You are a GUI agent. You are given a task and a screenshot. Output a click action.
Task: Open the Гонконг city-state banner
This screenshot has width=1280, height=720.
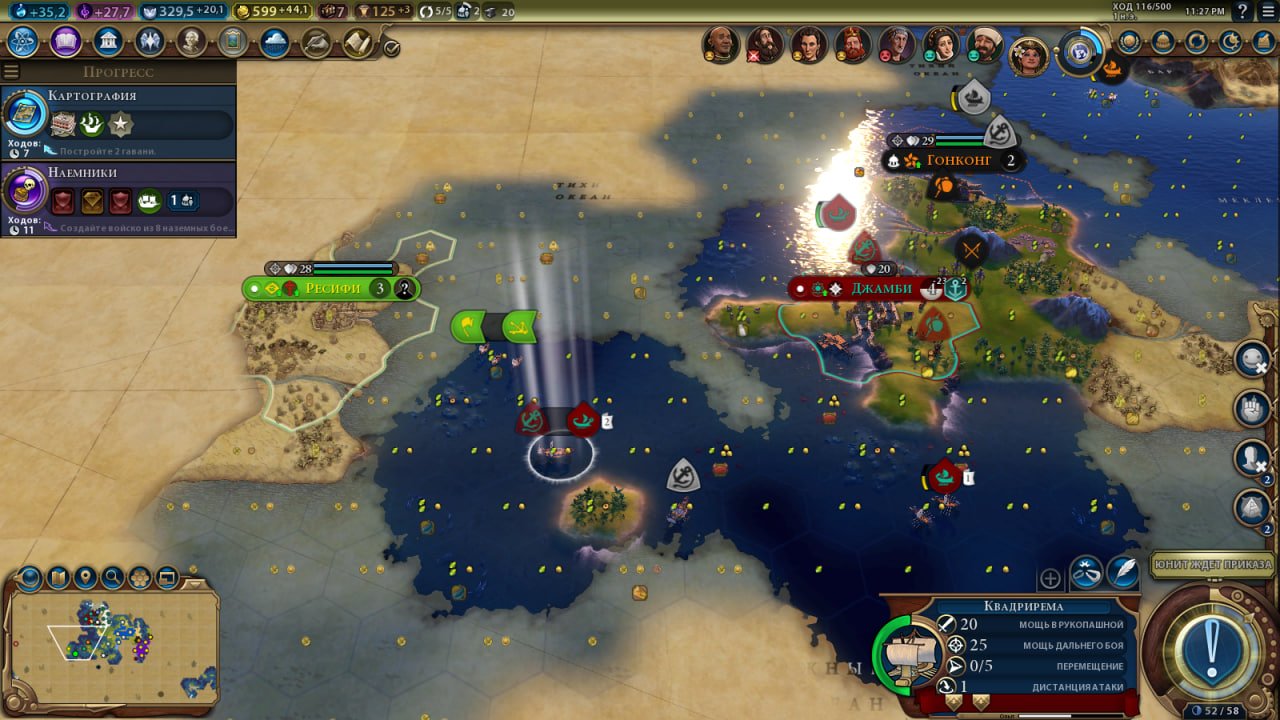point(957,161)
